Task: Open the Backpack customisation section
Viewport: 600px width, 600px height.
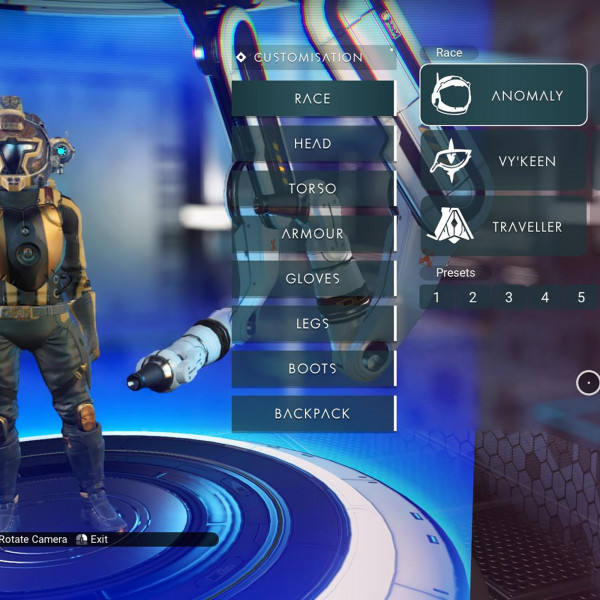Action: click(x=313, y=414)
